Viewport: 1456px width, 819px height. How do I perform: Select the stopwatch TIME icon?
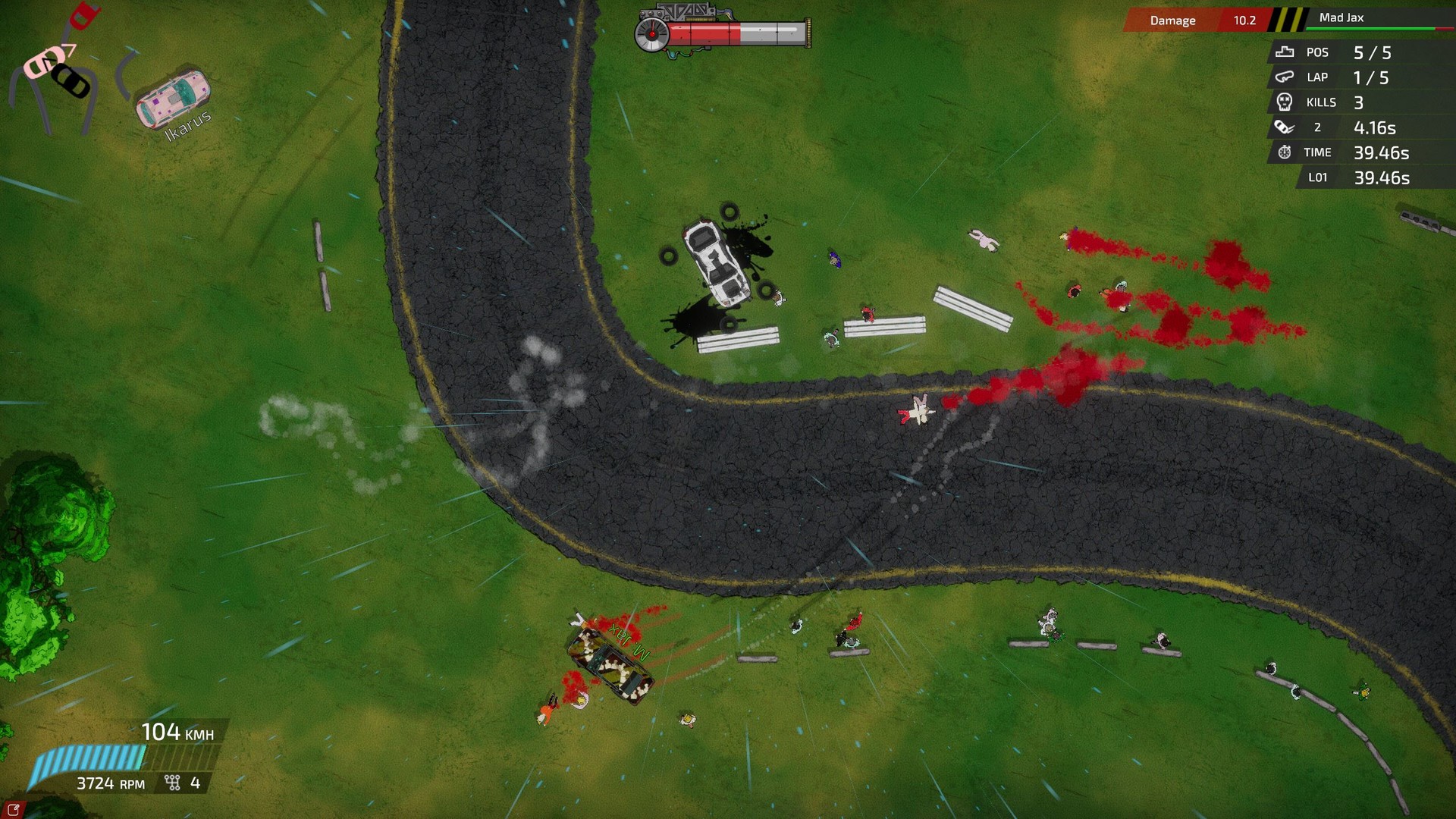tap(1285, 152)
